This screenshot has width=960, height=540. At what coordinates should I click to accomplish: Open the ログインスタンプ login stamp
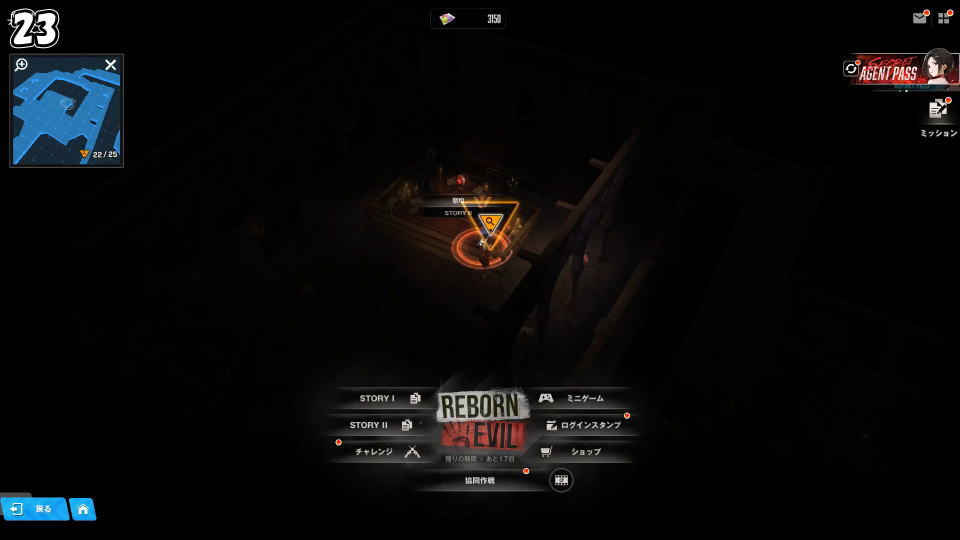pos(585,425)
